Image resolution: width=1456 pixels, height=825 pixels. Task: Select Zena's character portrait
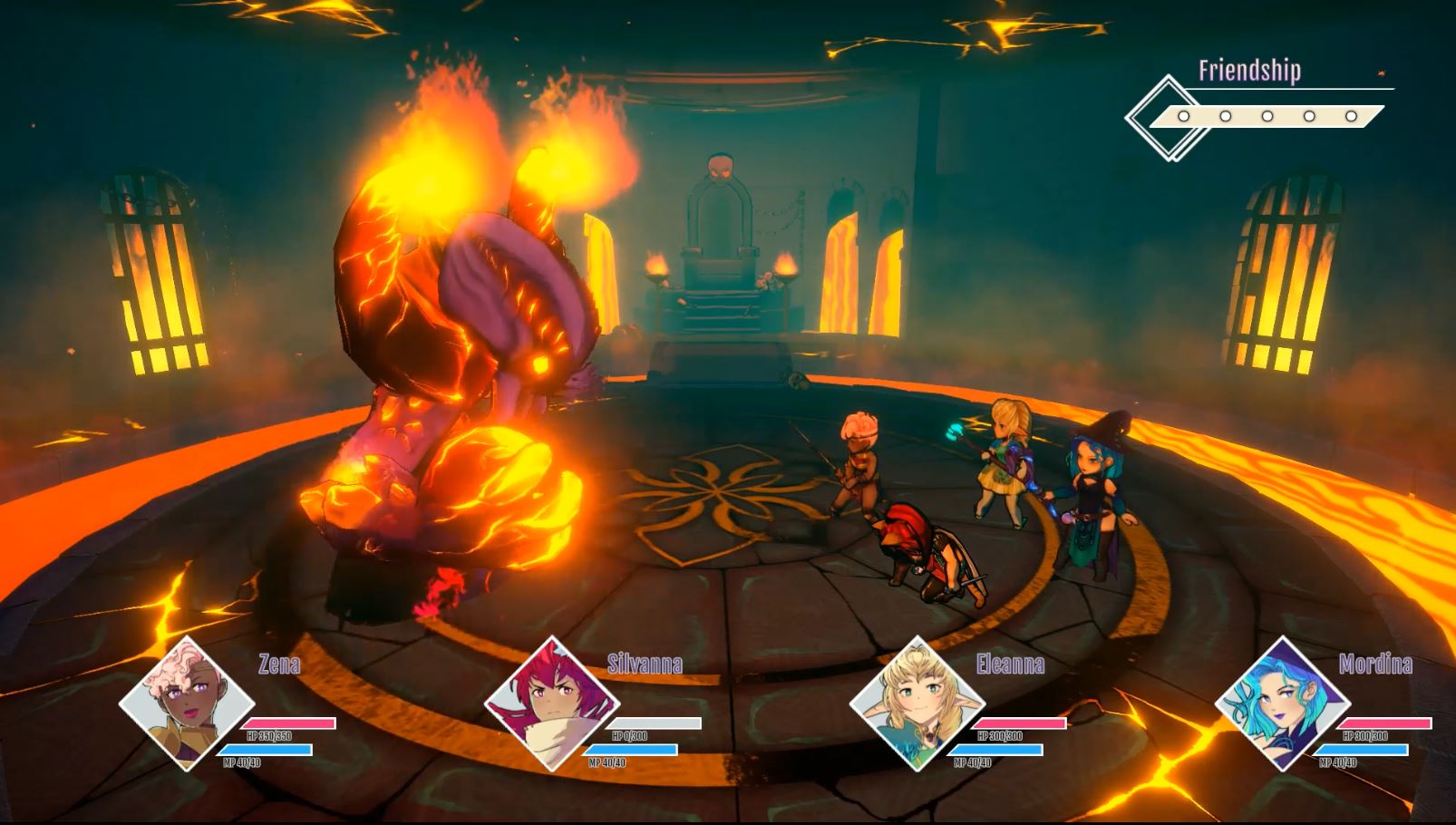tap(188, 704)
